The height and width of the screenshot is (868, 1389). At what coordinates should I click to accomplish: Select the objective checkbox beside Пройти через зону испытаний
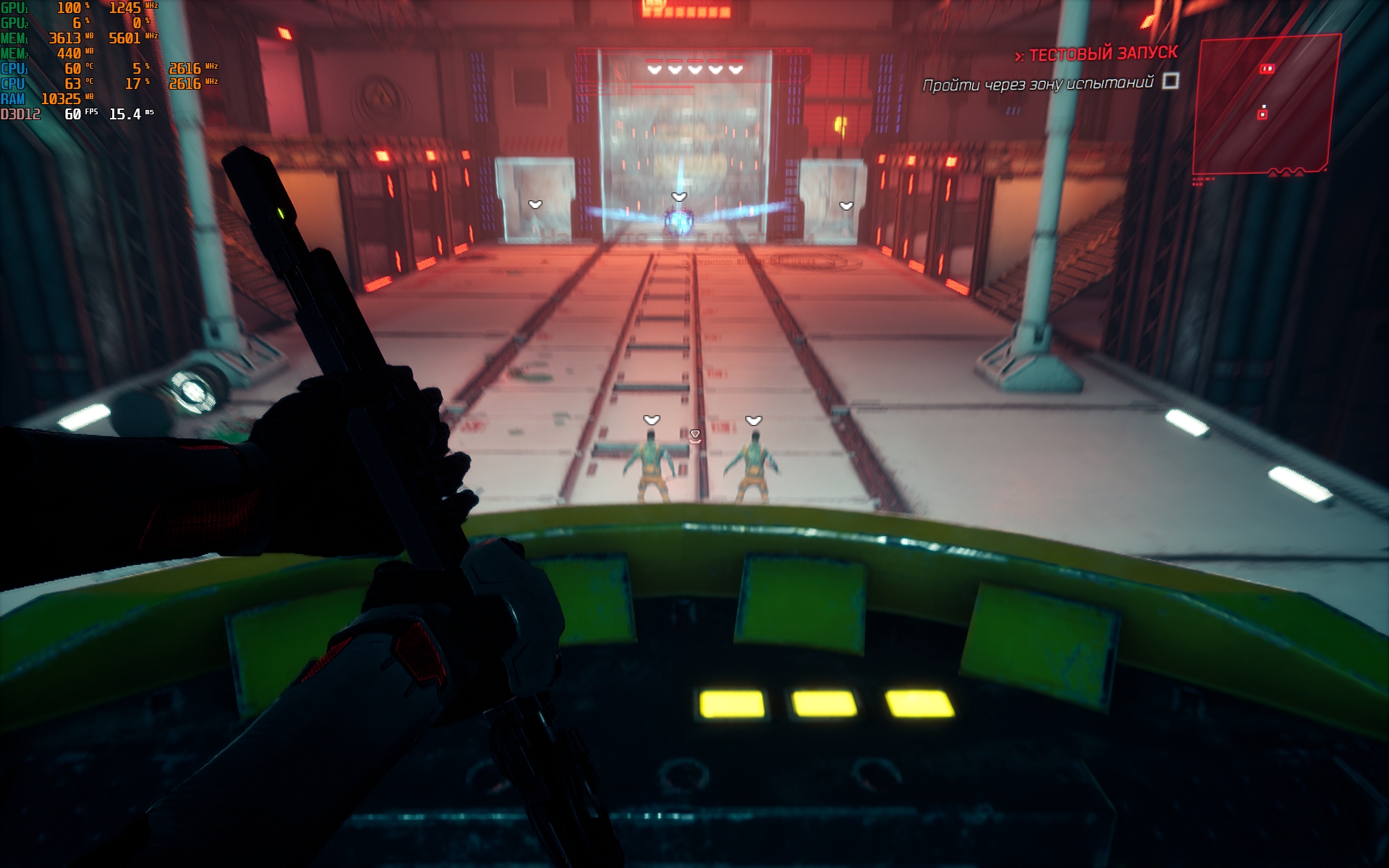coord(1171,80)
